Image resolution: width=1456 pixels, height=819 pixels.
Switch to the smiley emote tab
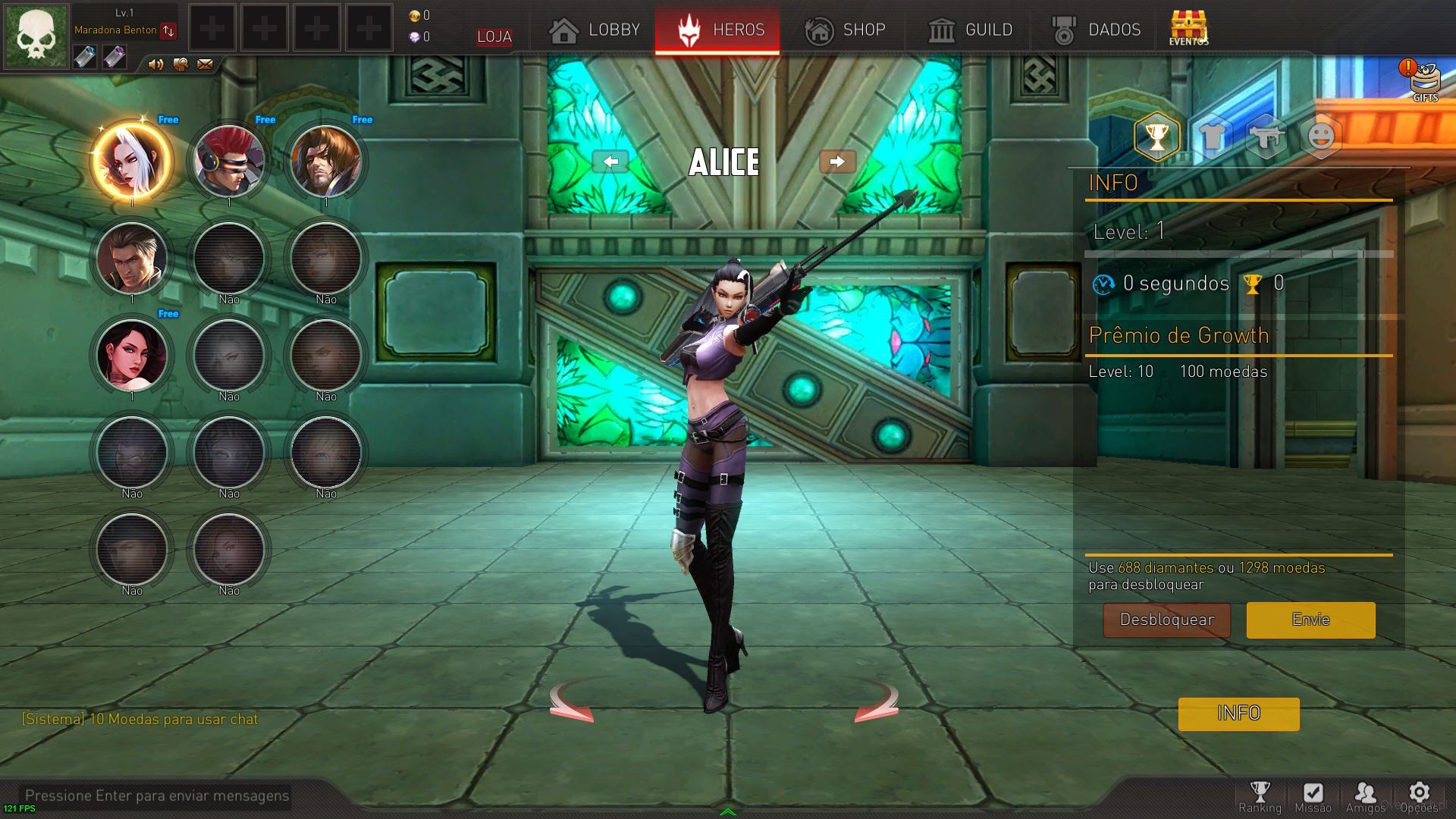(x=1320, y=137)
